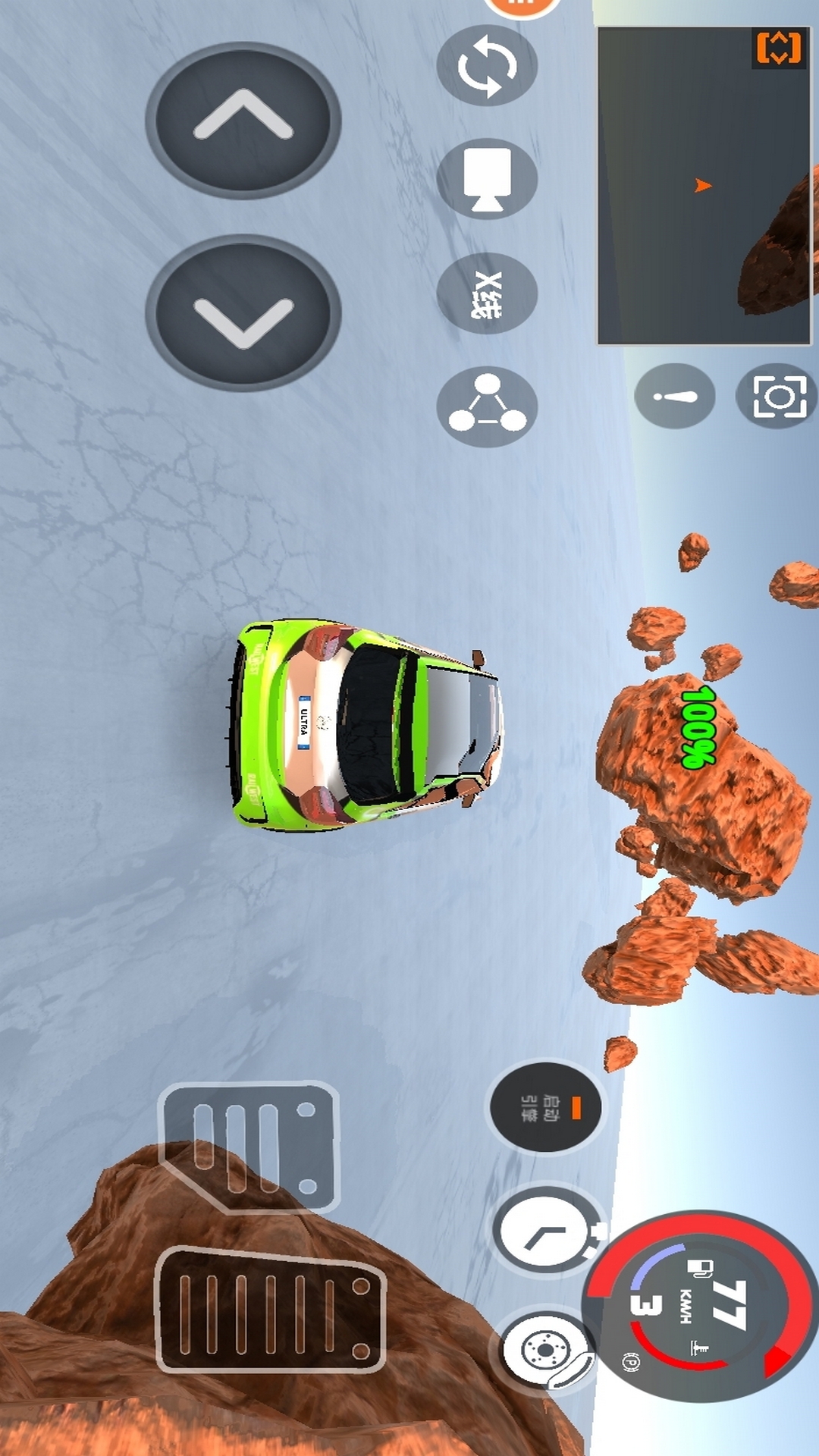This screenshot has width=819, height=1456.
Task: Tap the up arrow steering button
Action: (243, 120)
